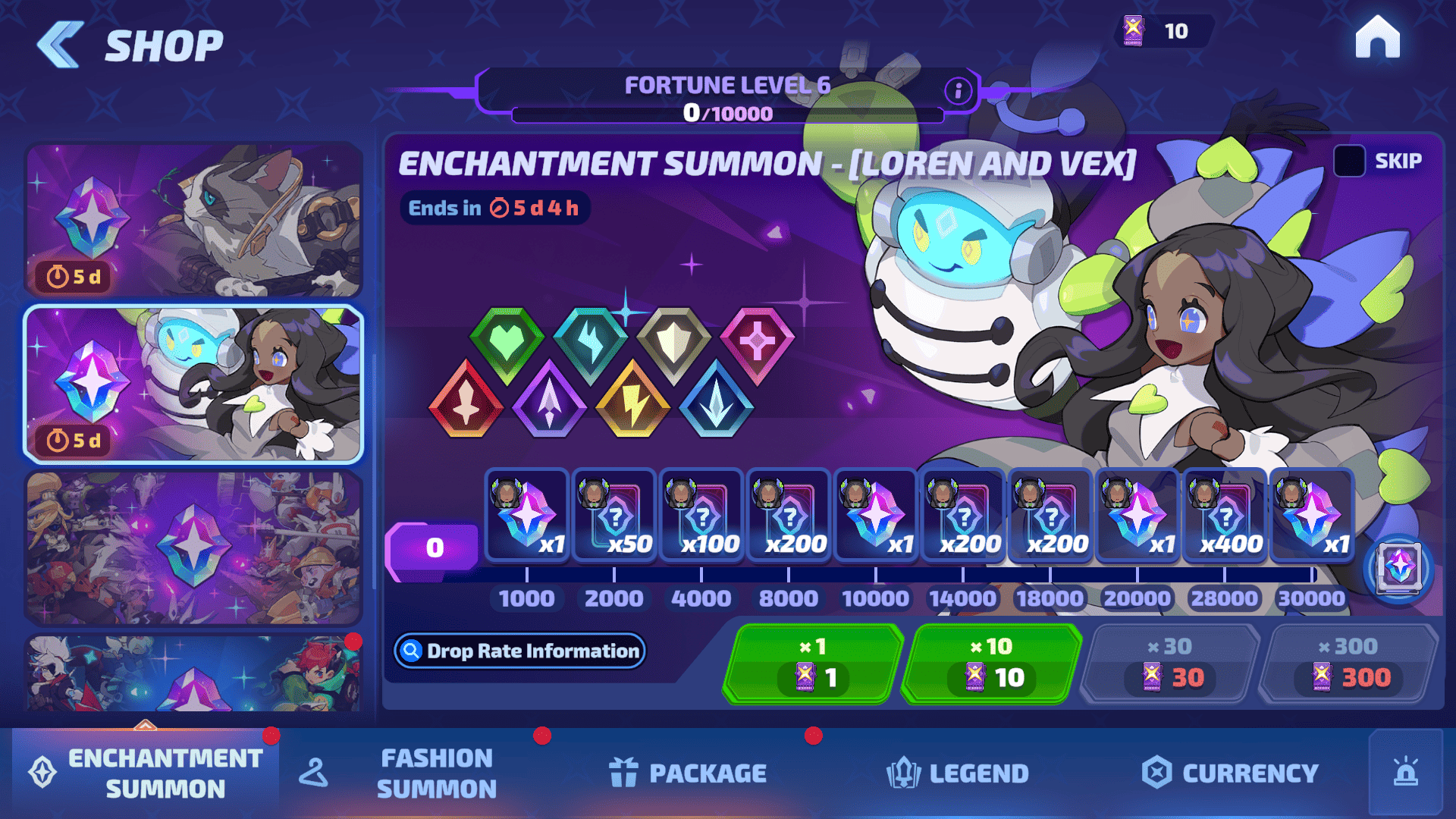Screen dimensions: 1456x819
Task: Choose the x30 summon option
Action: point(1169,663)
